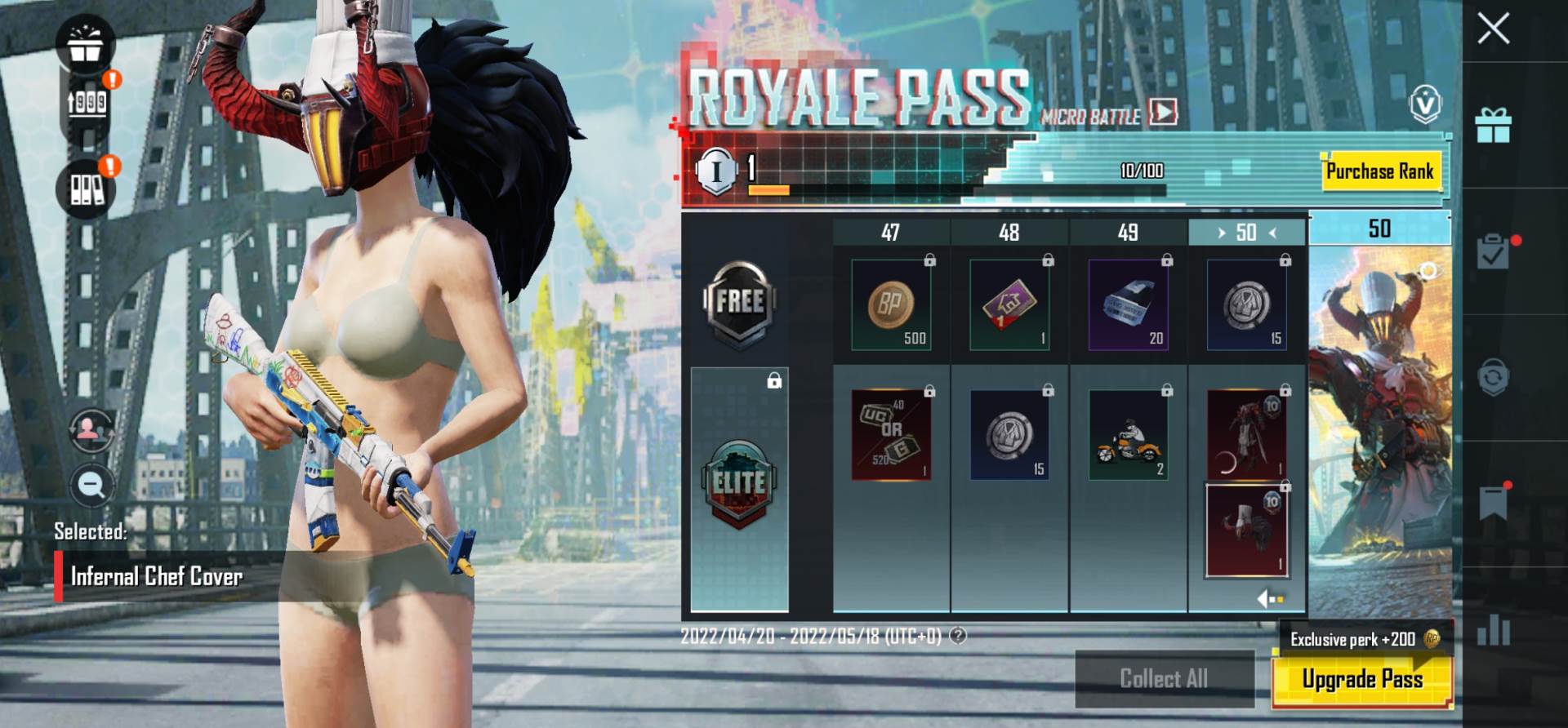Switch to the rank 50 milestone tab
Viewport: 1568px width, 728px height.
coord(1379,229)
